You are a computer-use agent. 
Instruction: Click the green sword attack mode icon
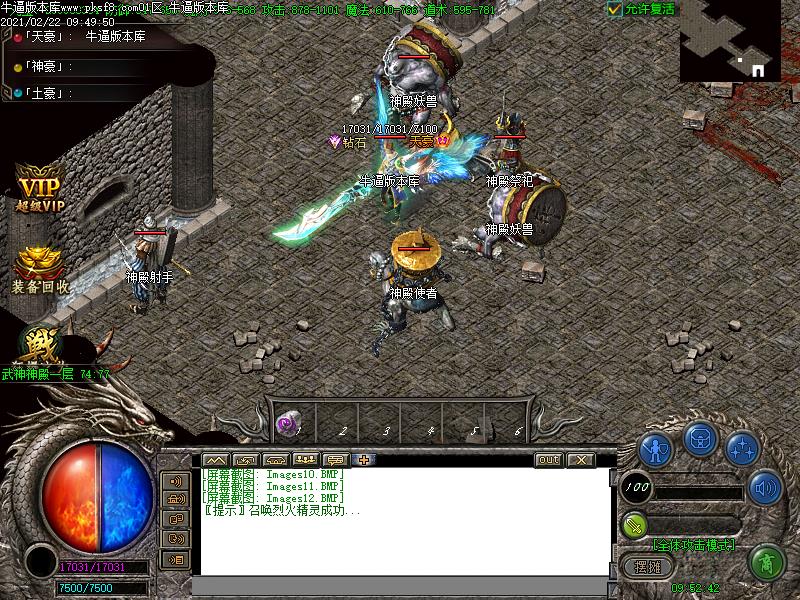634,524
